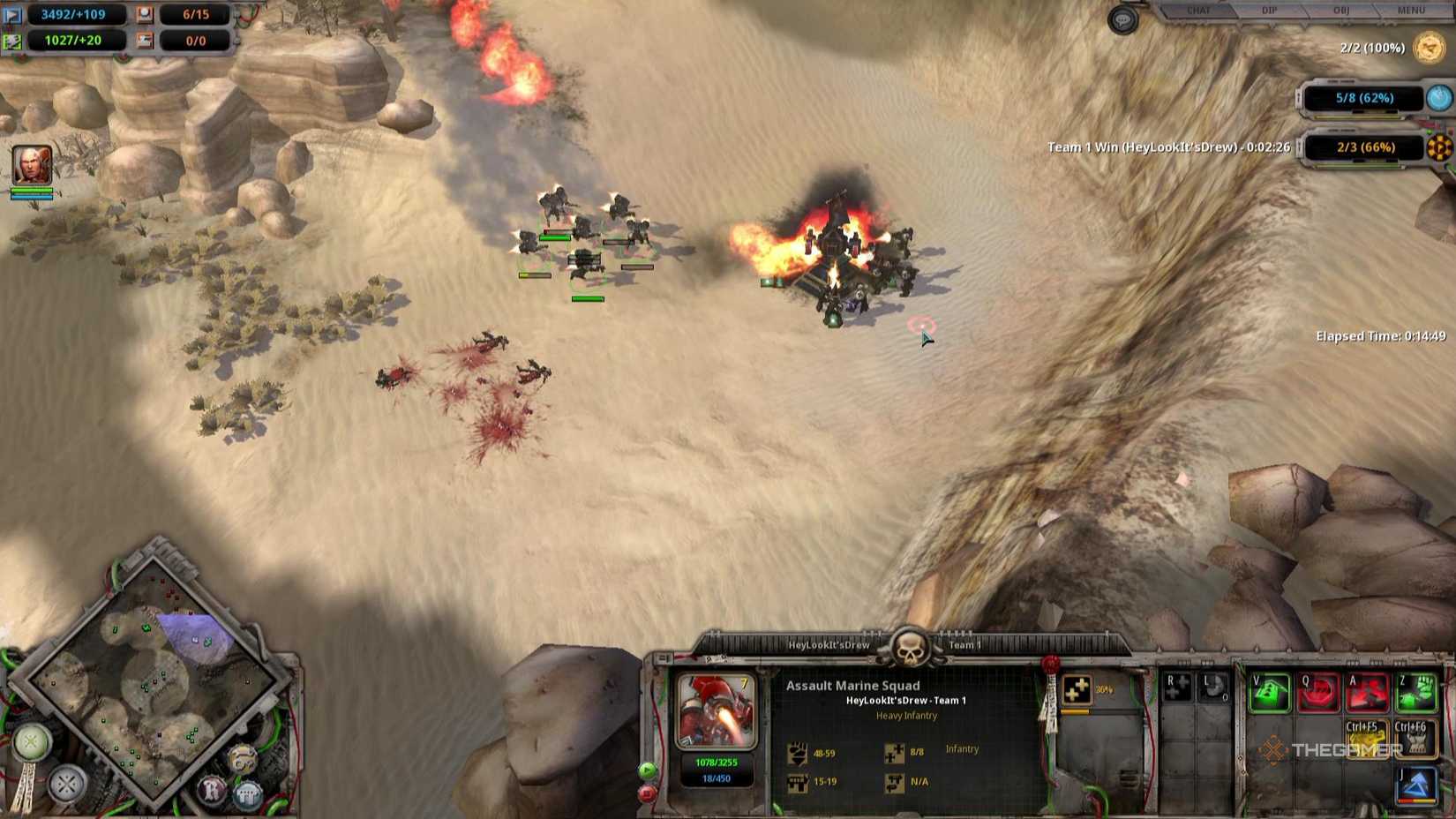Select the green melee ability icon (Z)
Viewport: 1456px width, 819px height.
[x=1416, y=693]
